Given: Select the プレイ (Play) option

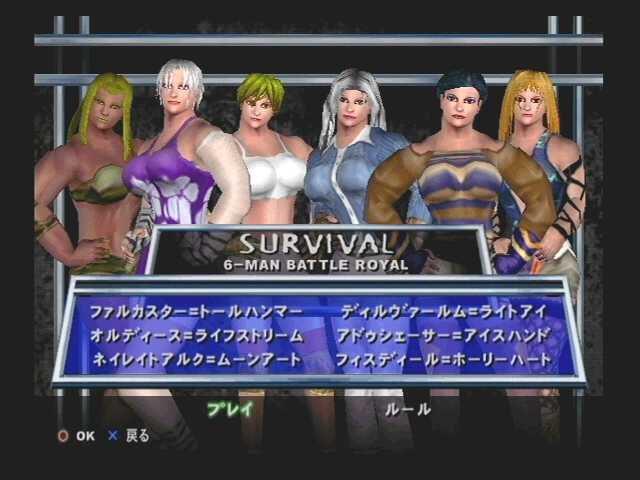Looking at the screenshot, I should click(229, 408).
